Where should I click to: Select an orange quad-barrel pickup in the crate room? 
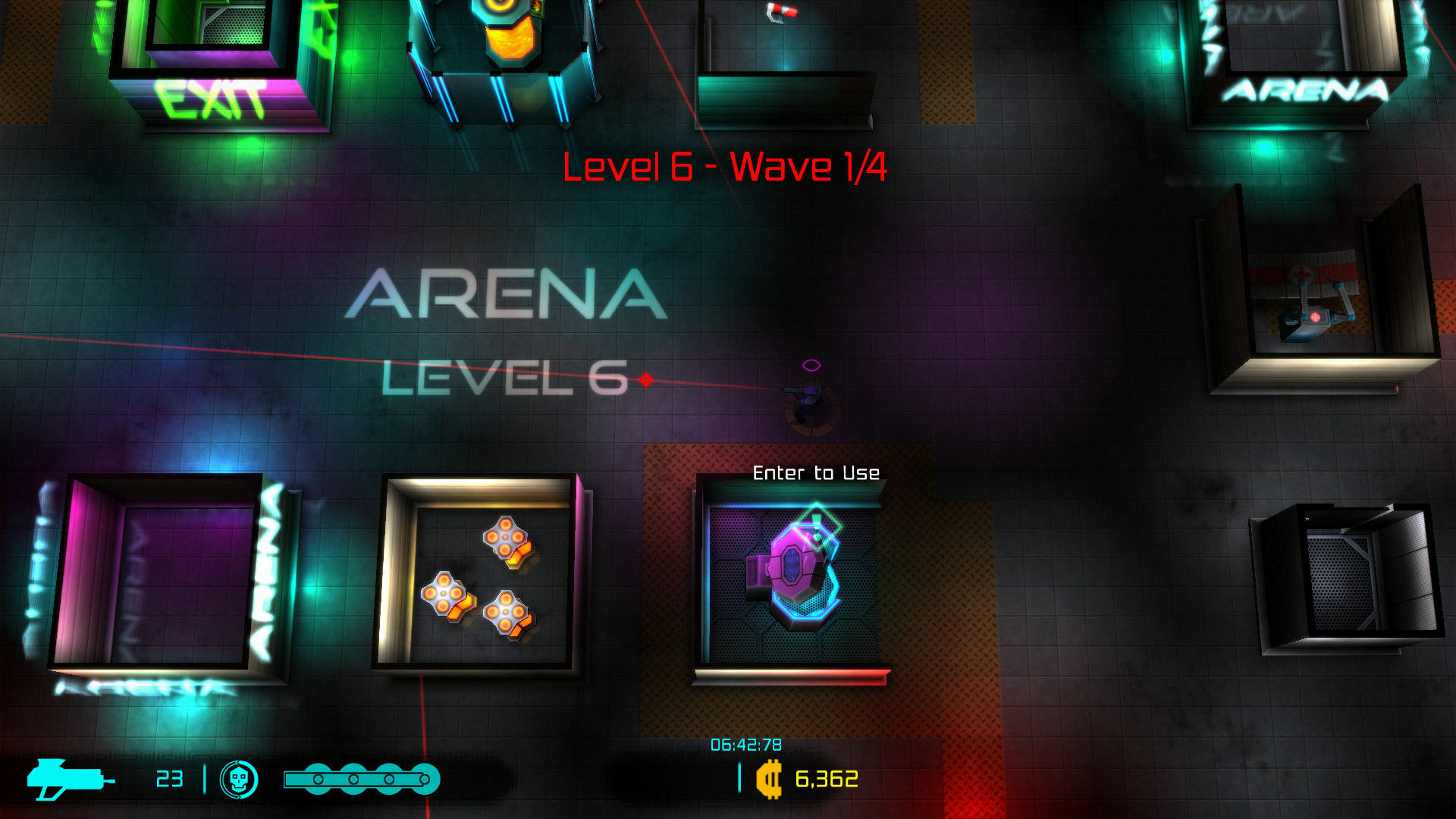504,538
